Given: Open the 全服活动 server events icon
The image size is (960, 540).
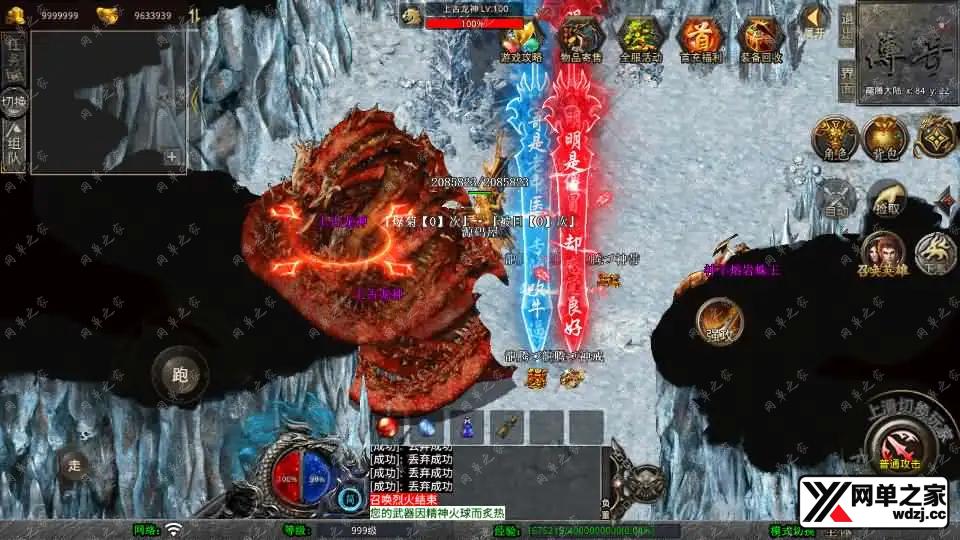Looking at the screenshot, I should (639, 39).
